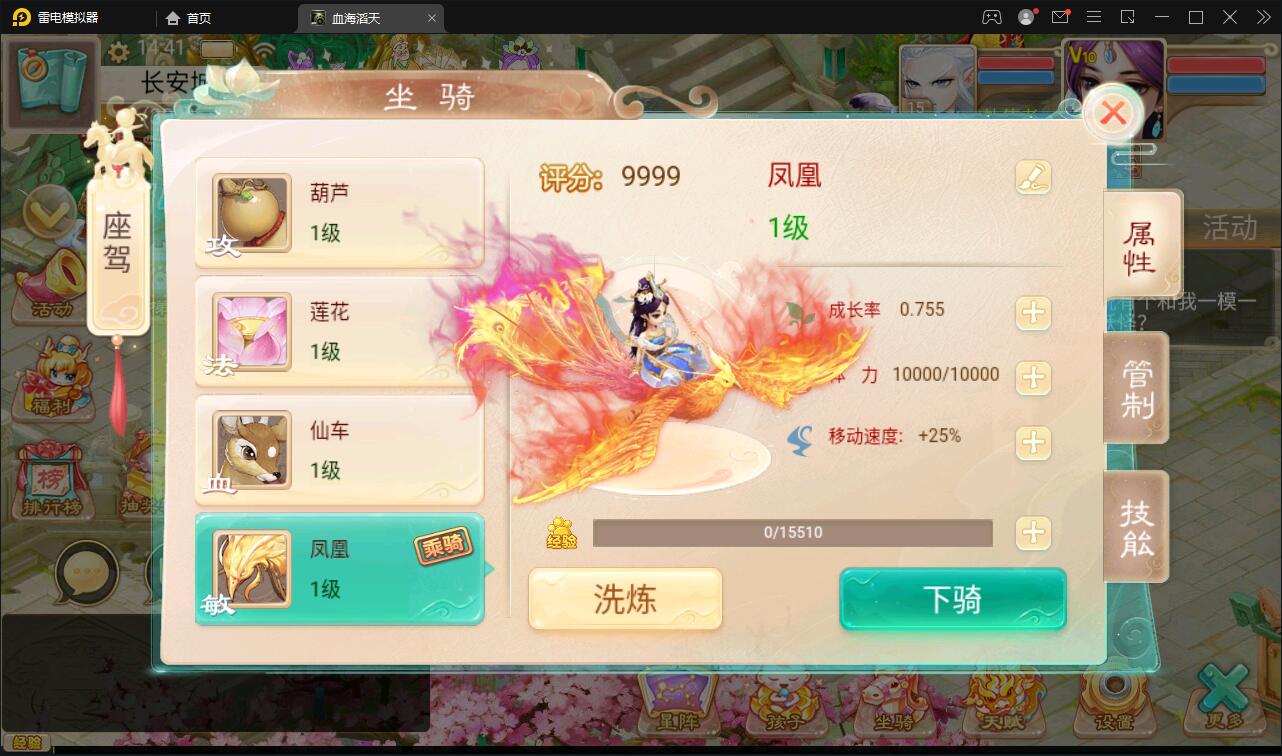Viewport: 1282px width, 756px height.
Task: Click the plus next to 移动速度
Action: pyautogui.click(x=1033, y=443)
